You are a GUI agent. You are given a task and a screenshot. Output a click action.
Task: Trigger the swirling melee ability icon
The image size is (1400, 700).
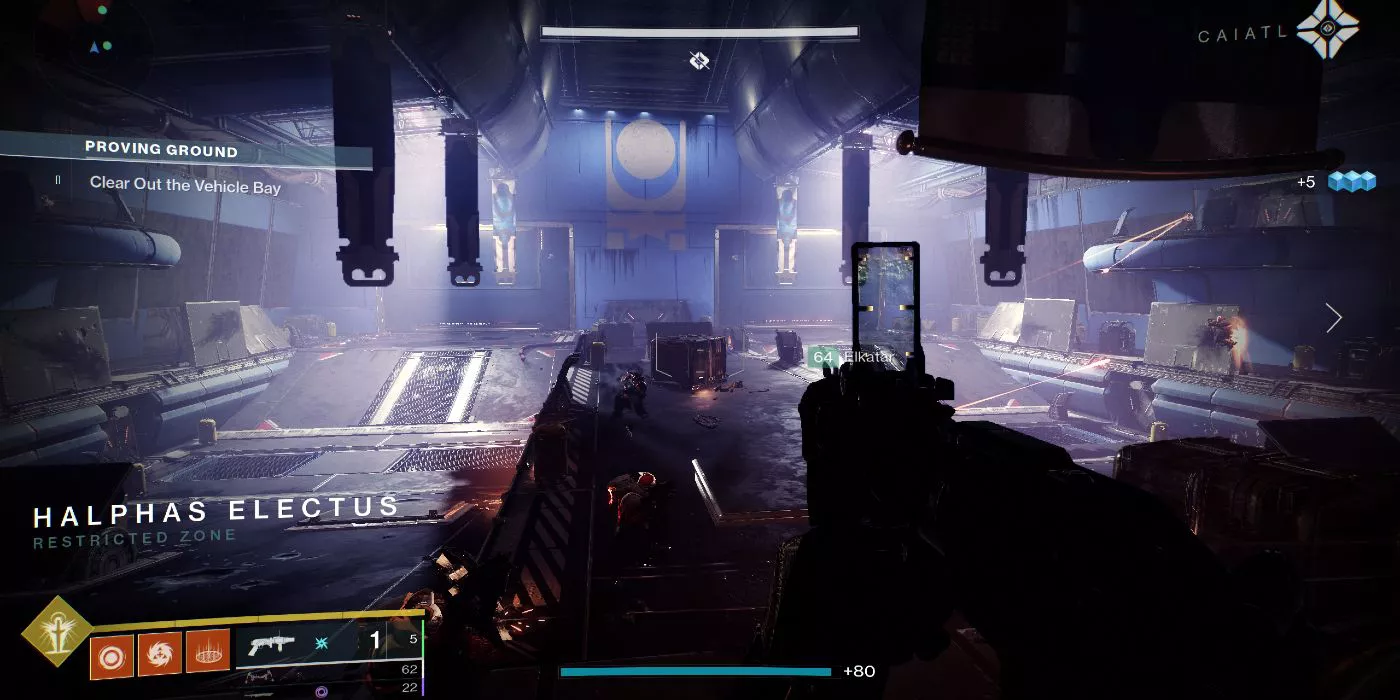point(160,652)
